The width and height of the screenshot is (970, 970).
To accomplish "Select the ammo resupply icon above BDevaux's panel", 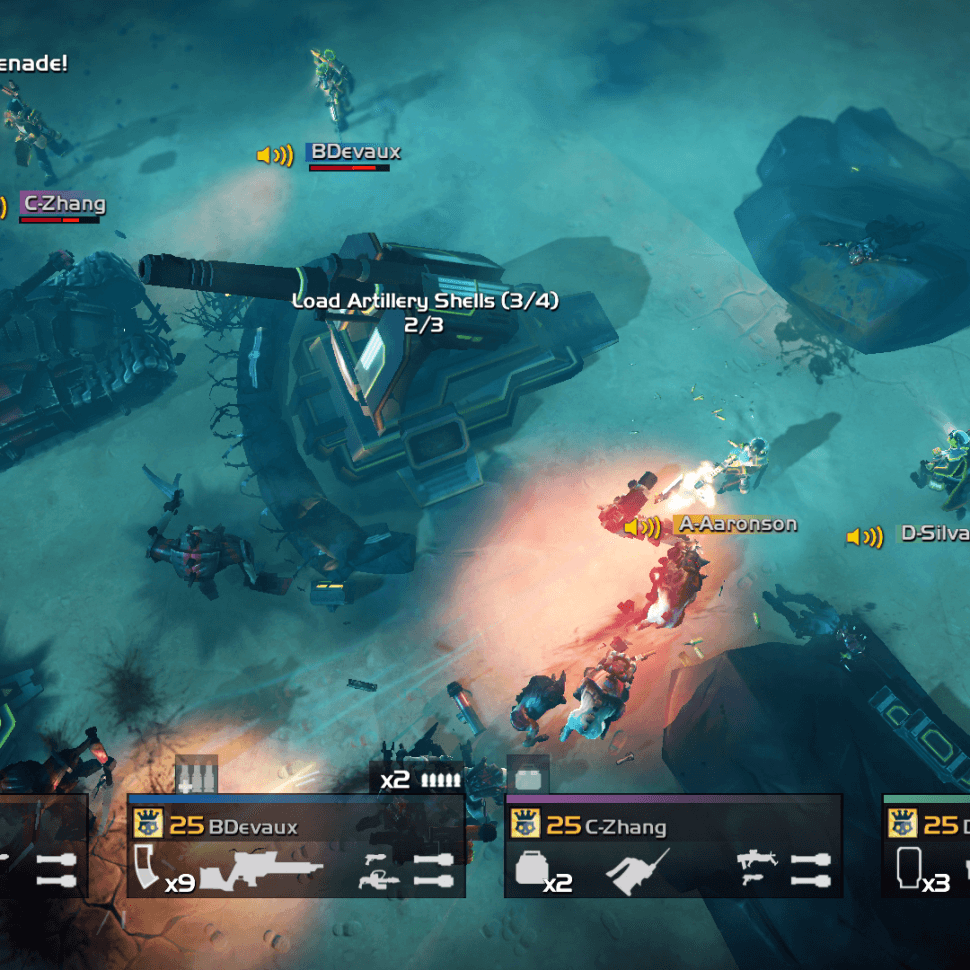I will [196, 774].
